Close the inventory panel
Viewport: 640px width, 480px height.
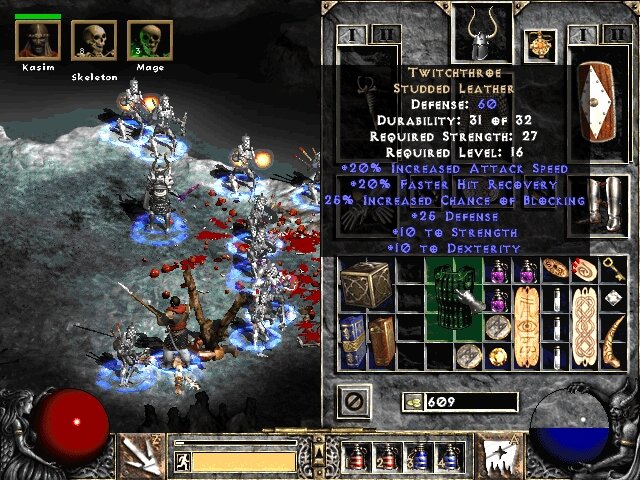[355, 402]
